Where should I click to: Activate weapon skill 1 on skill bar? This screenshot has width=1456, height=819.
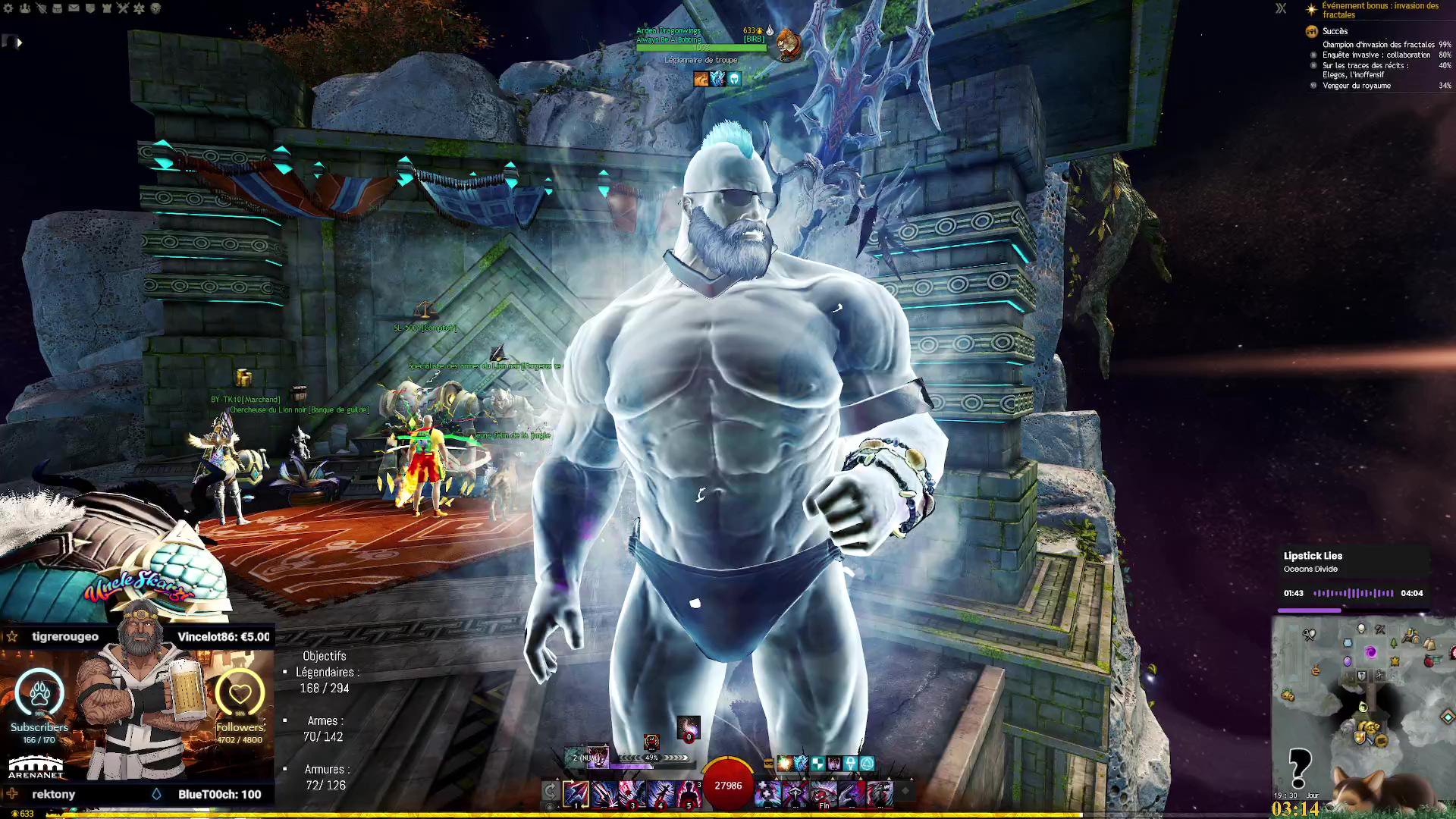tap(576, 793)
